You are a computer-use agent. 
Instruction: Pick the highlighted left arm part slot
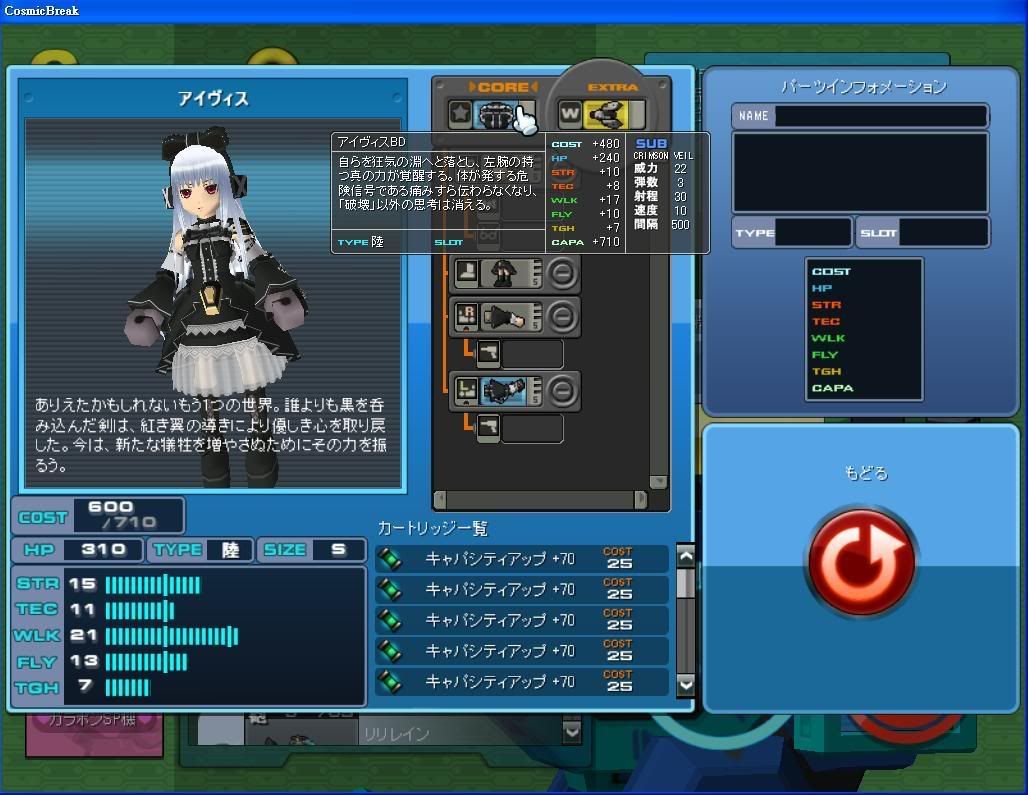tap(497, 390)
